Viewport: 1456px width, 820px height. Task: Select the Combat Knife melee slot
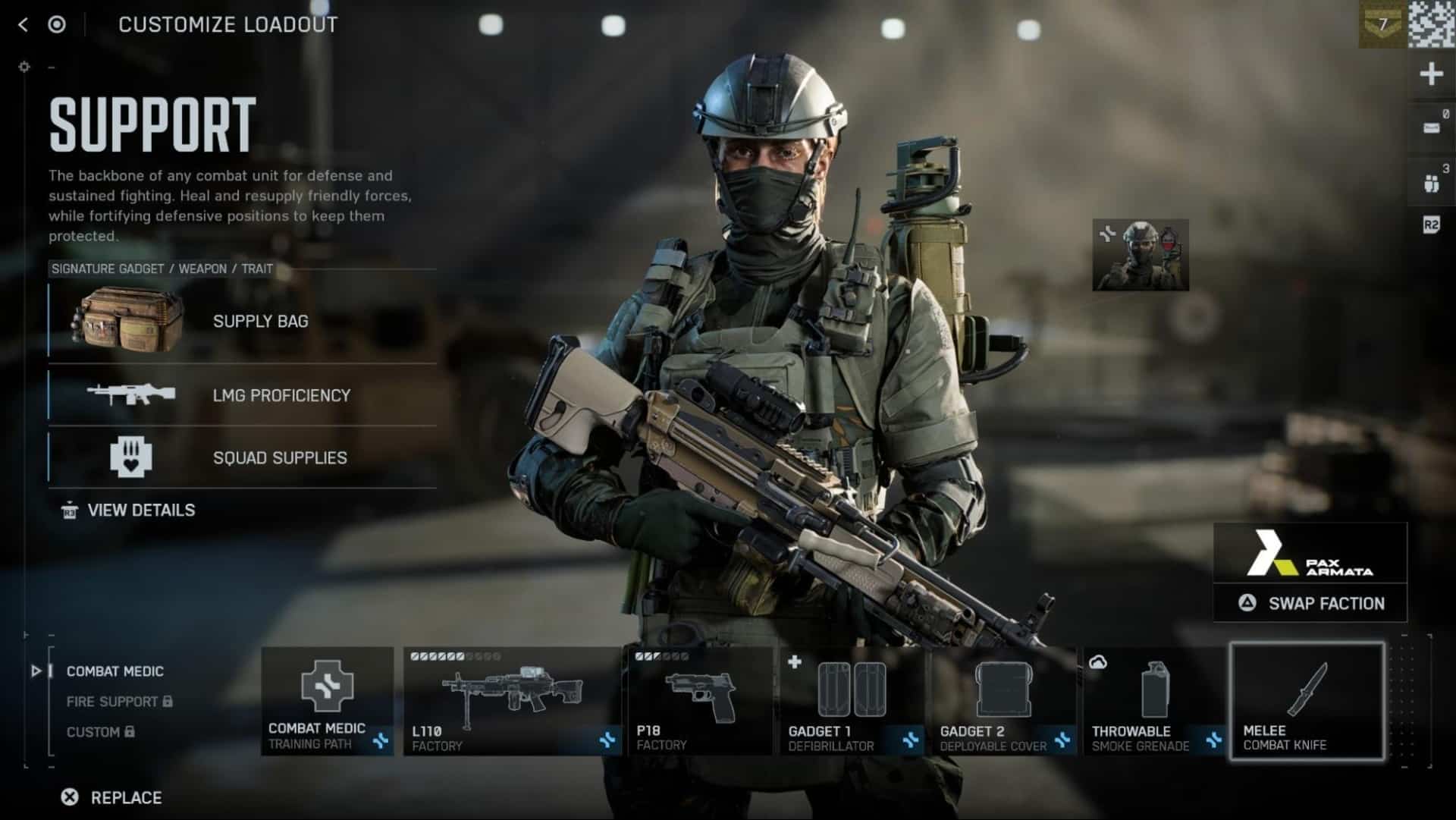pyautogui.click(x=1307, y=700)
